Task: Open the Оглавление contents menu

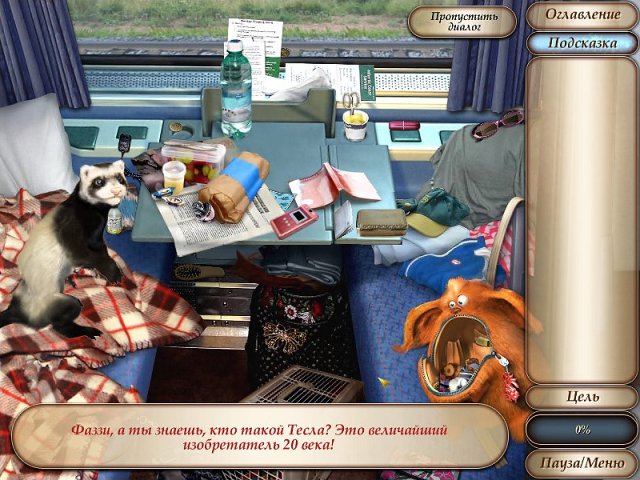Action: (x=581, y=15)
